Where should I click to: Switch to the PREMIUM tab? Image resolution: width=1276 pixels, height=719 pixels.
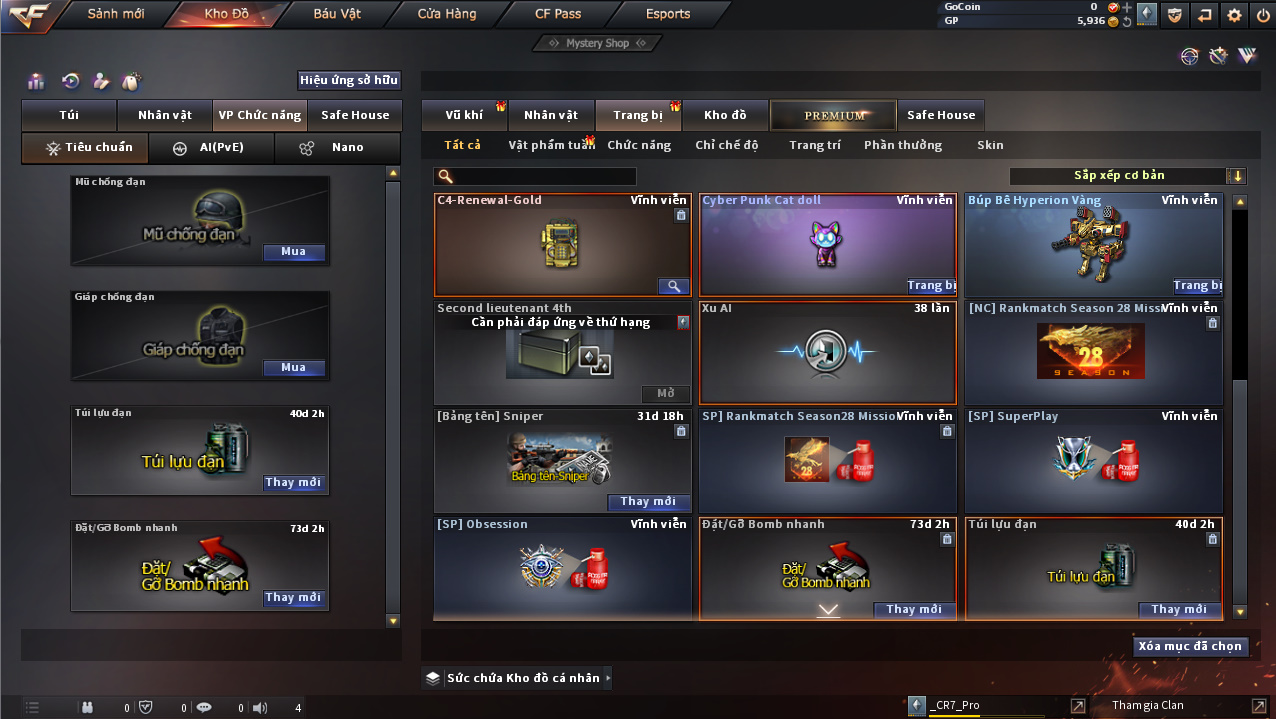[x=834, y=115]
